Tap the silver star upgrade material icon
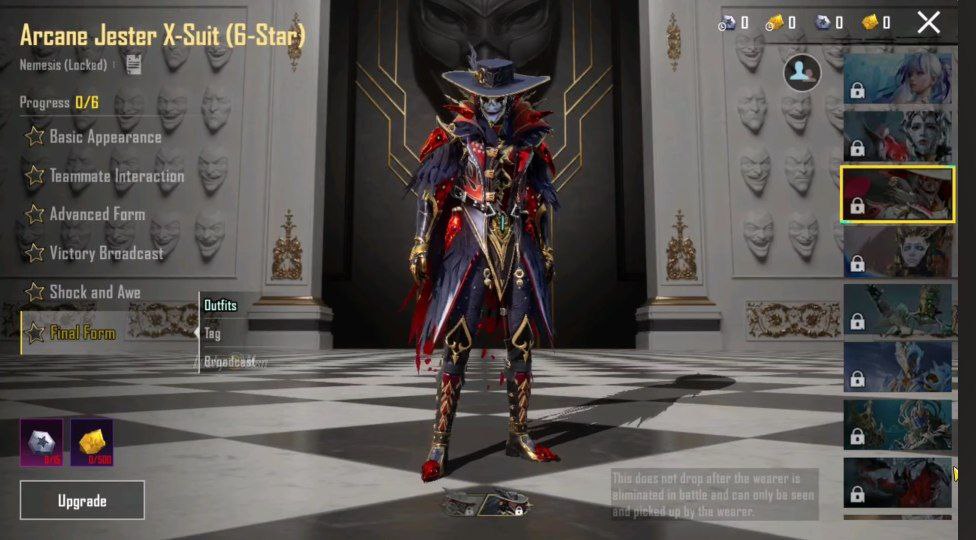 pos(41,441)
